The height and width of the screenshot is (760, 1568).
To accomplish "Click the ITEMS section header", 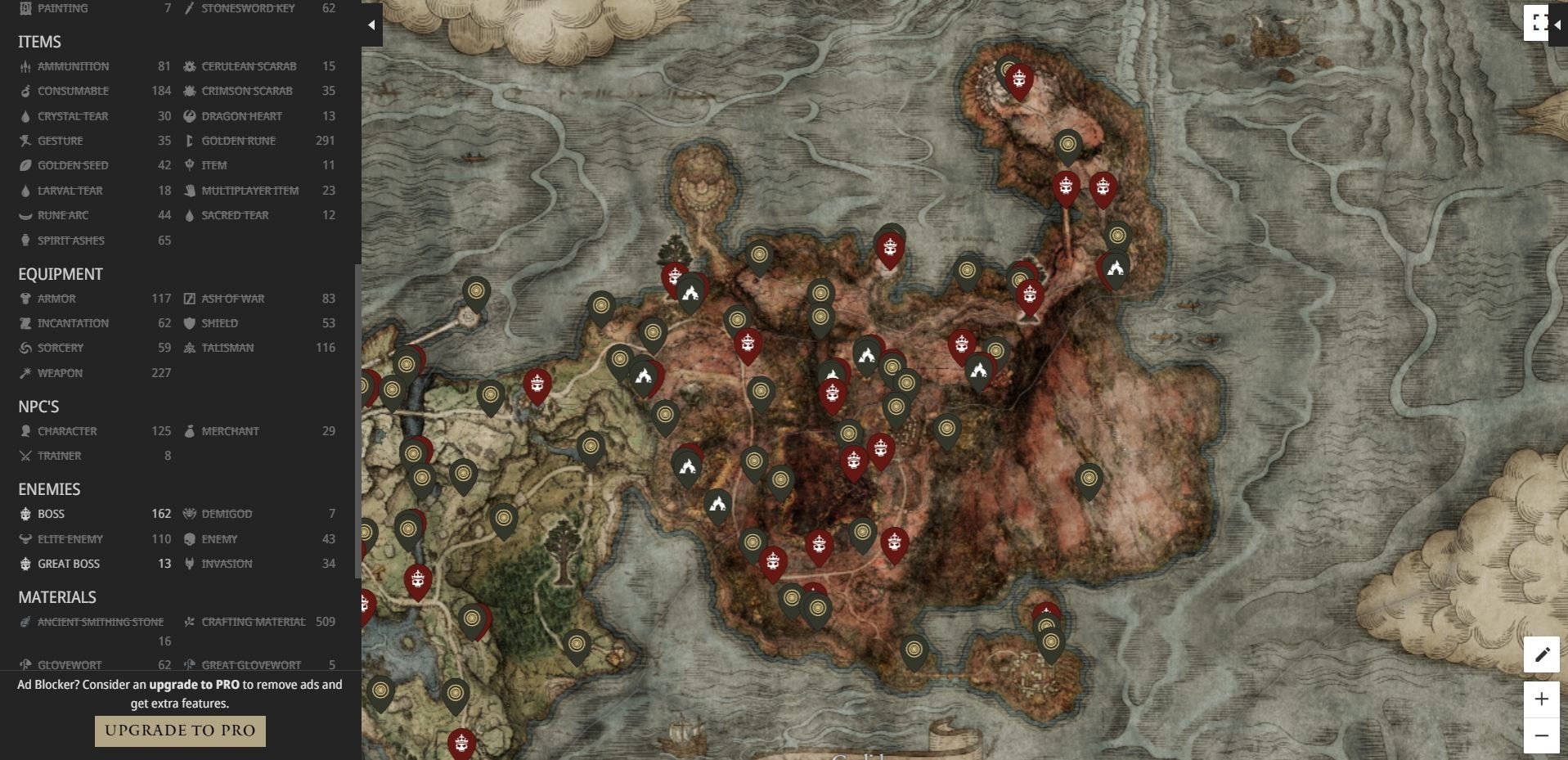I will tap(38, 41).
